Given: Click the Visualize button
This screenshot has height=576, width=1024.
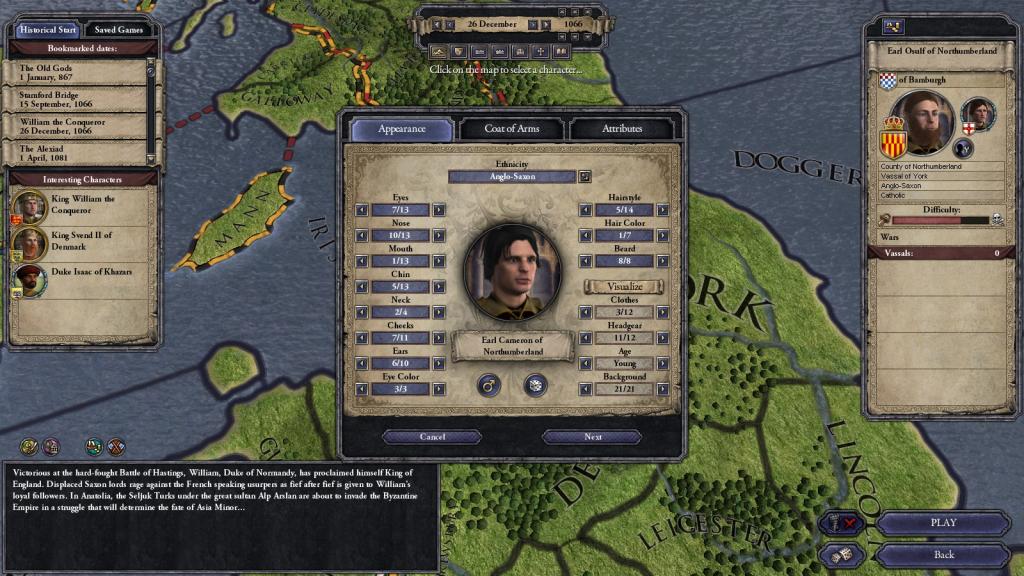Looking at the screenshot, I should pos(625,286).
